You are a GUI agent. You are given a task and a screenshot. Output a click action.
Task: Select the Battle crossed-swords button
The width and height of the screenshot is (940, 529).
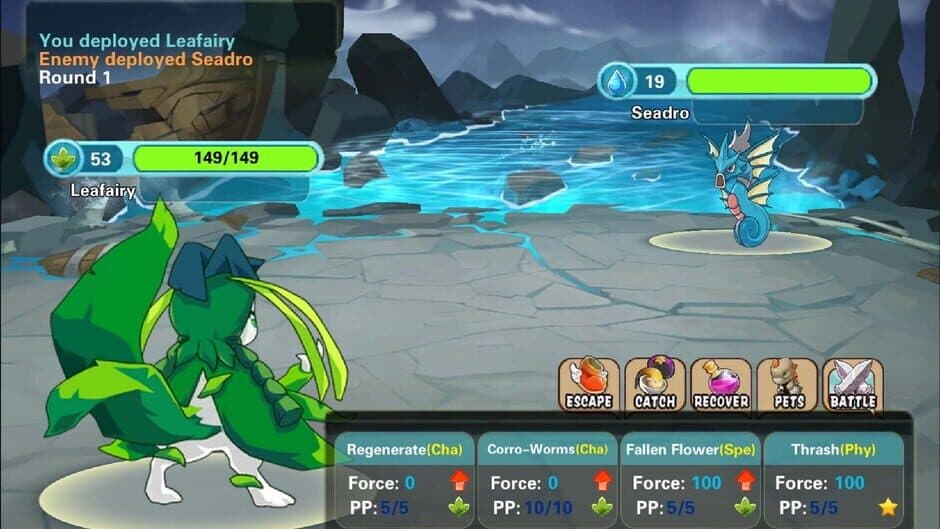853,384
